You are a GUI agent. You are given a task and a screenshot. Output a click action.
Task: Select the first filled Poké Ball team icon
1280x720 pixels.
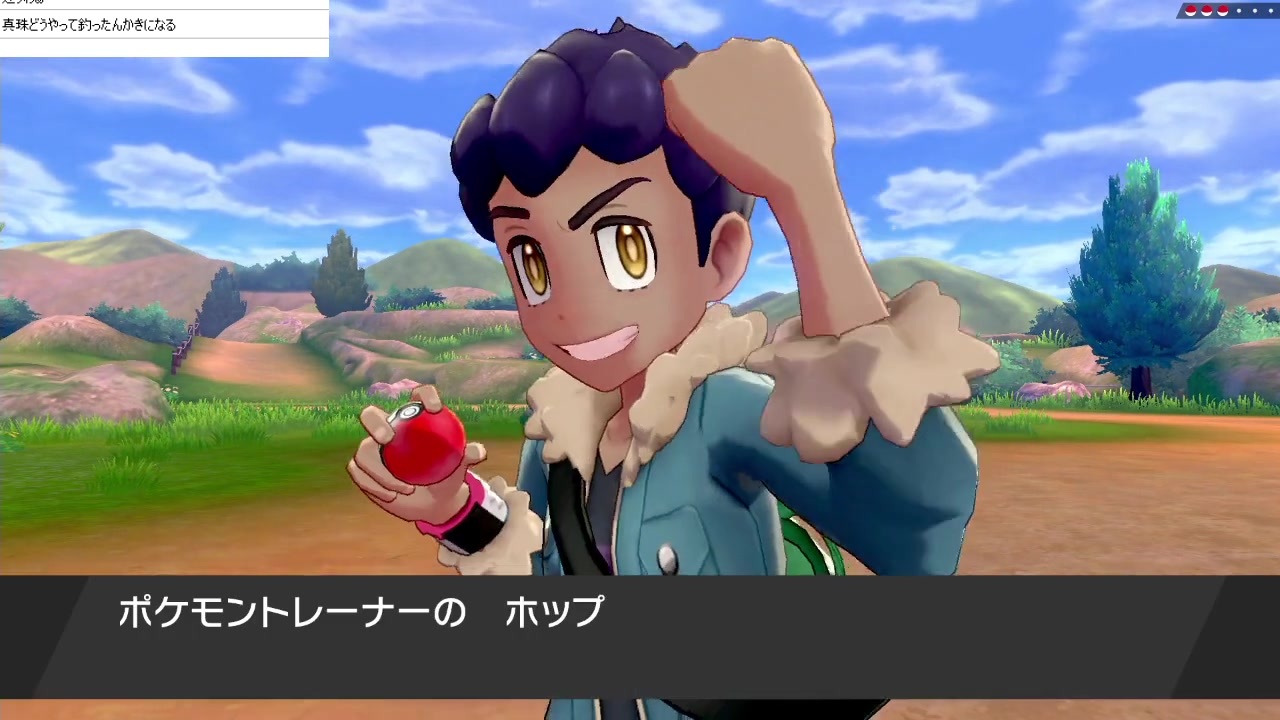click(x=1191, y=10)
